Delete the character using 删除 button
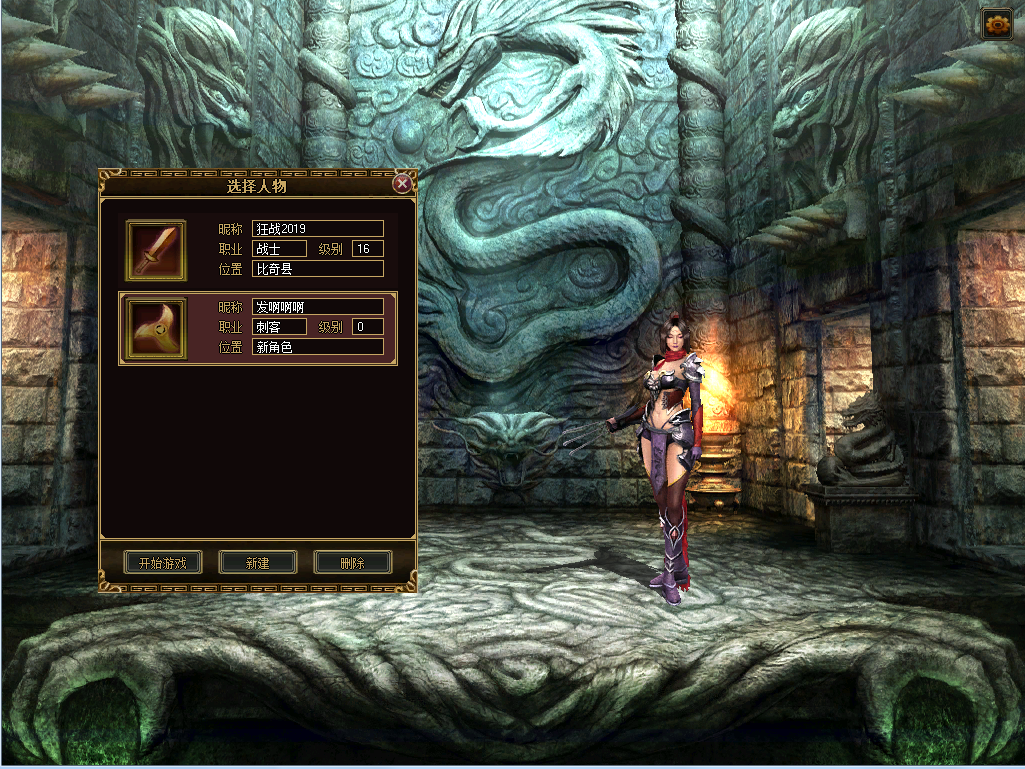Screen dimensions: 1025x769 352,562
